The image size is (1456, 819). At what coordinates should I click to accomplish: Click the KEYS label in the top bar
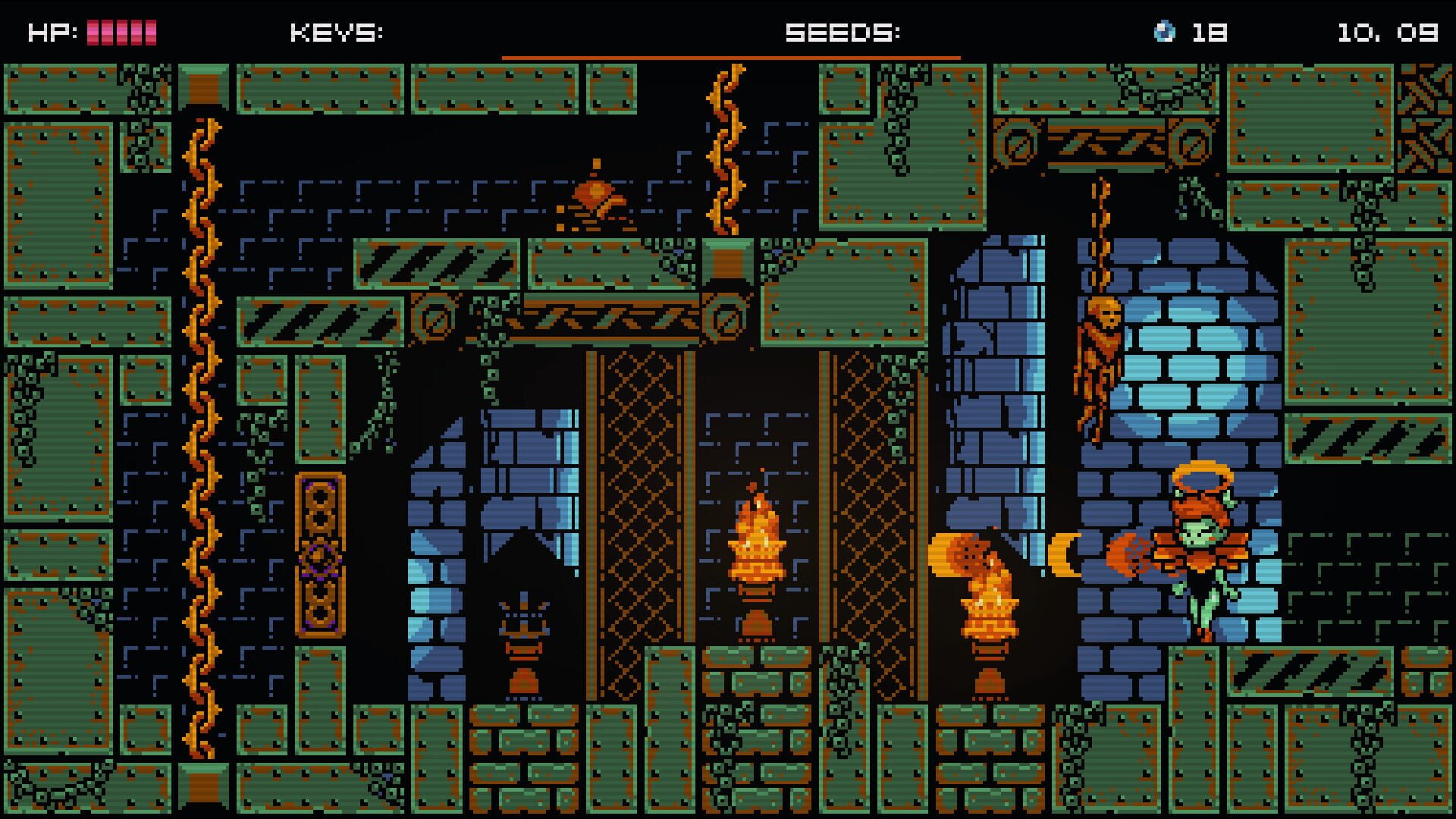click(x=334, y=33)
